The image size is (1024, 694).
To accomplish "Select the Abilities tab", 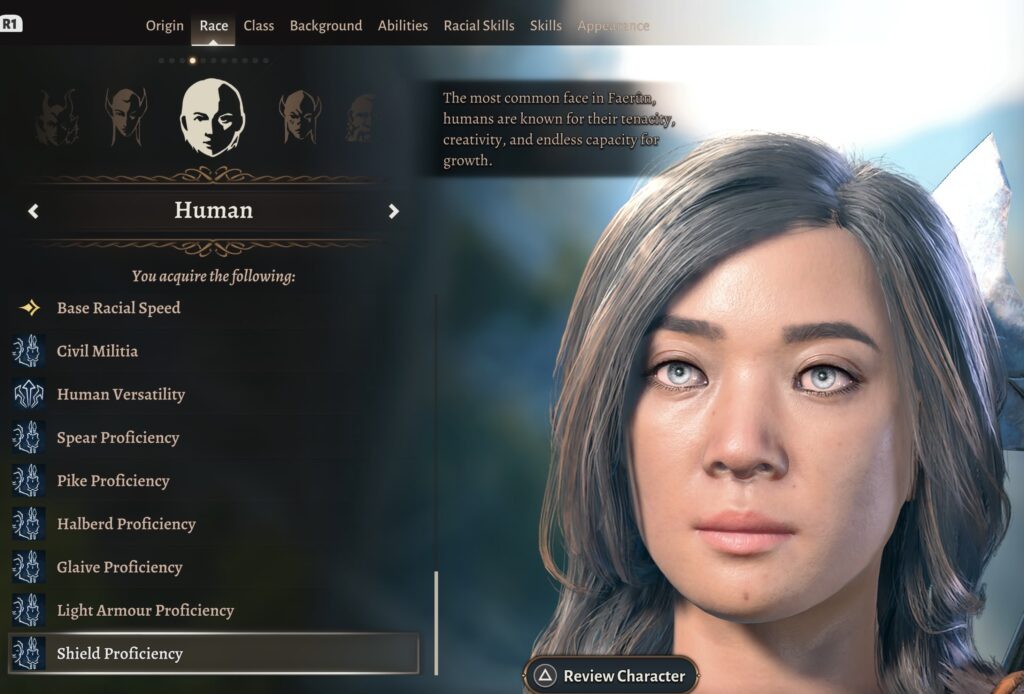I will point(403,26).
